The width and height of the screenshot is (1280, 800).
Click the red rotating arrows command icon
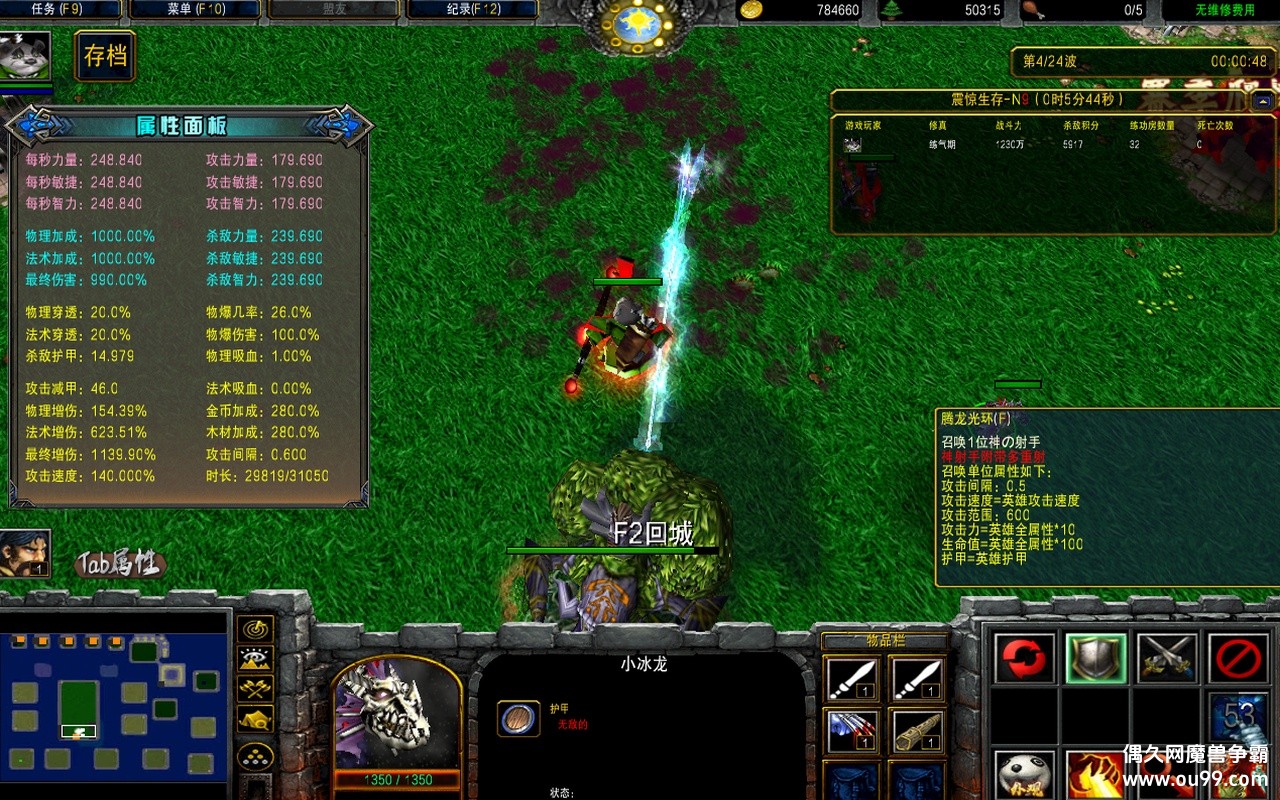pyautogui.click(x=1025, y=660)
